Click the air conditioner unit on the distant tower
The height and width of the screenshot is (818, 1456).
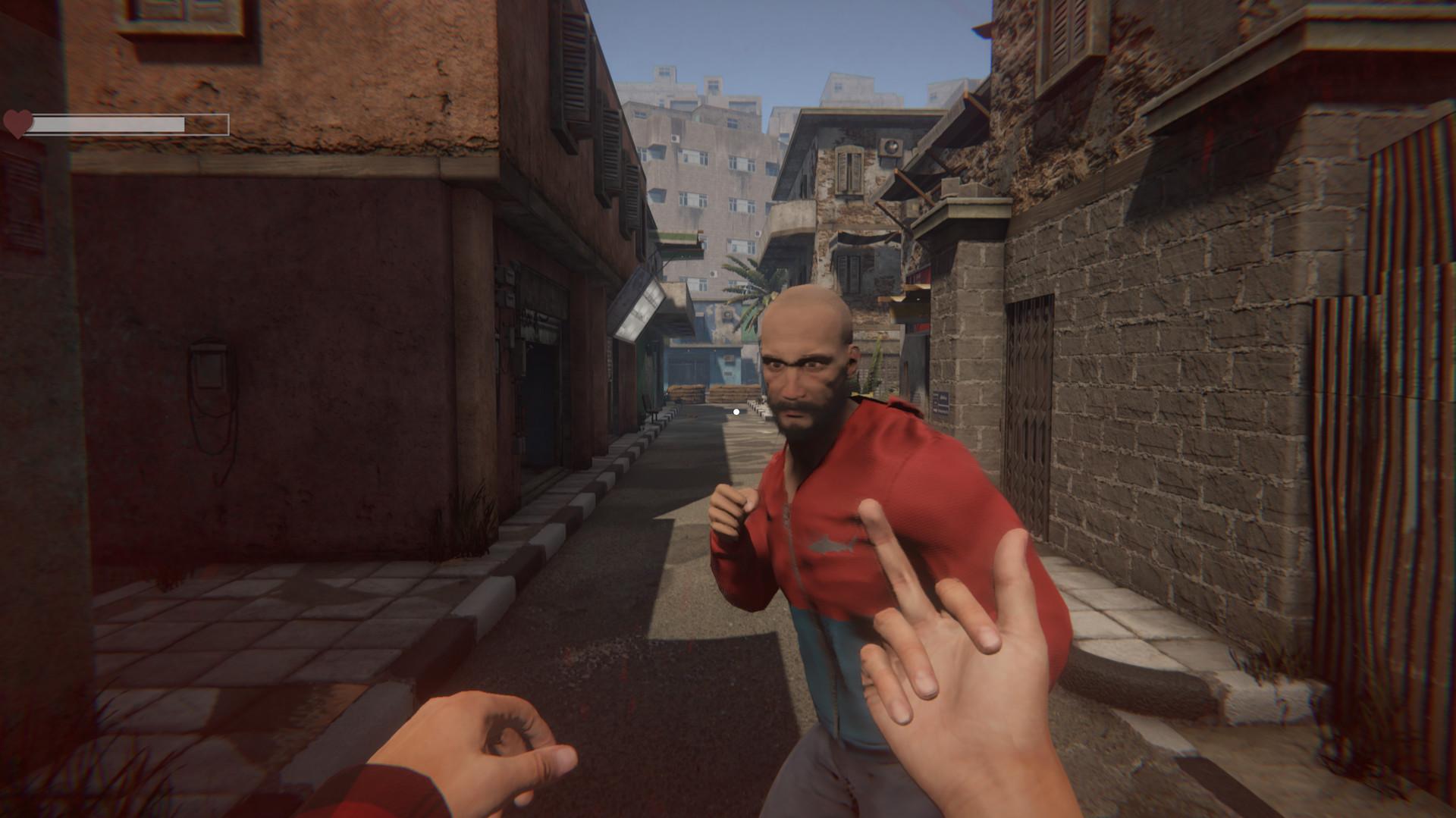pyautogui.click(x=675, y=136)
